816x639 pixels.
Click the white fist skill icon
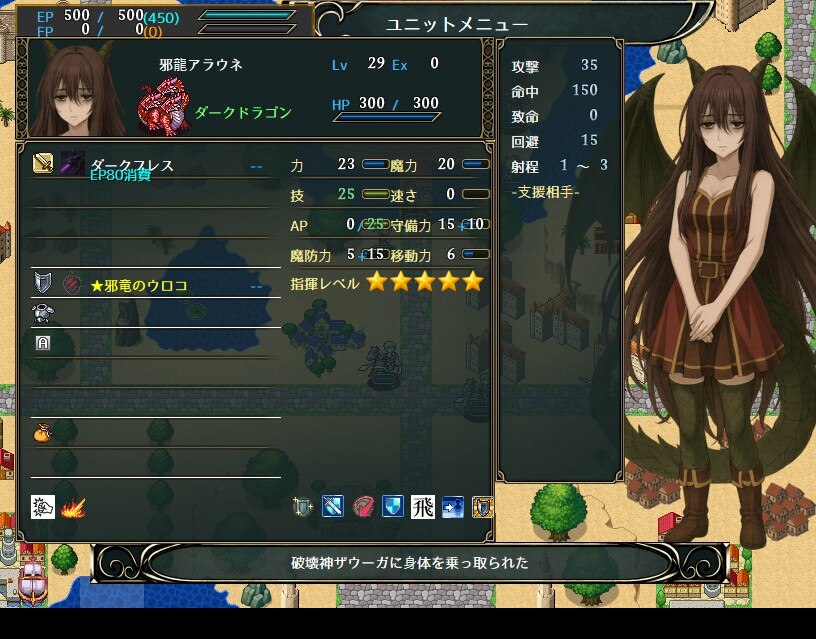tap(43, 507)
